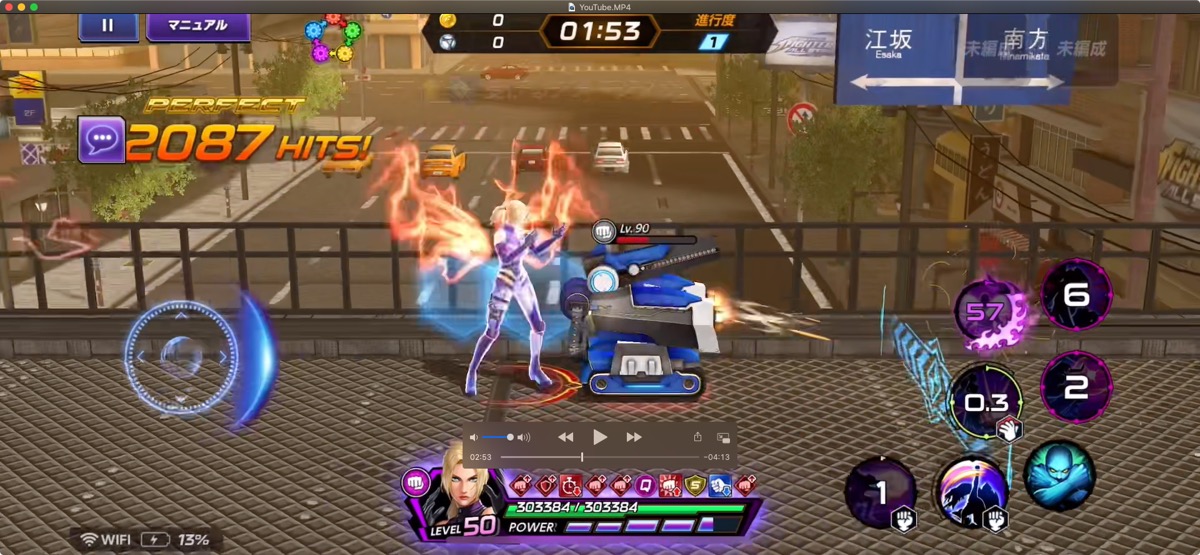
Task: Adjust the video player volume slider
Action: click(x=498, y=437)
